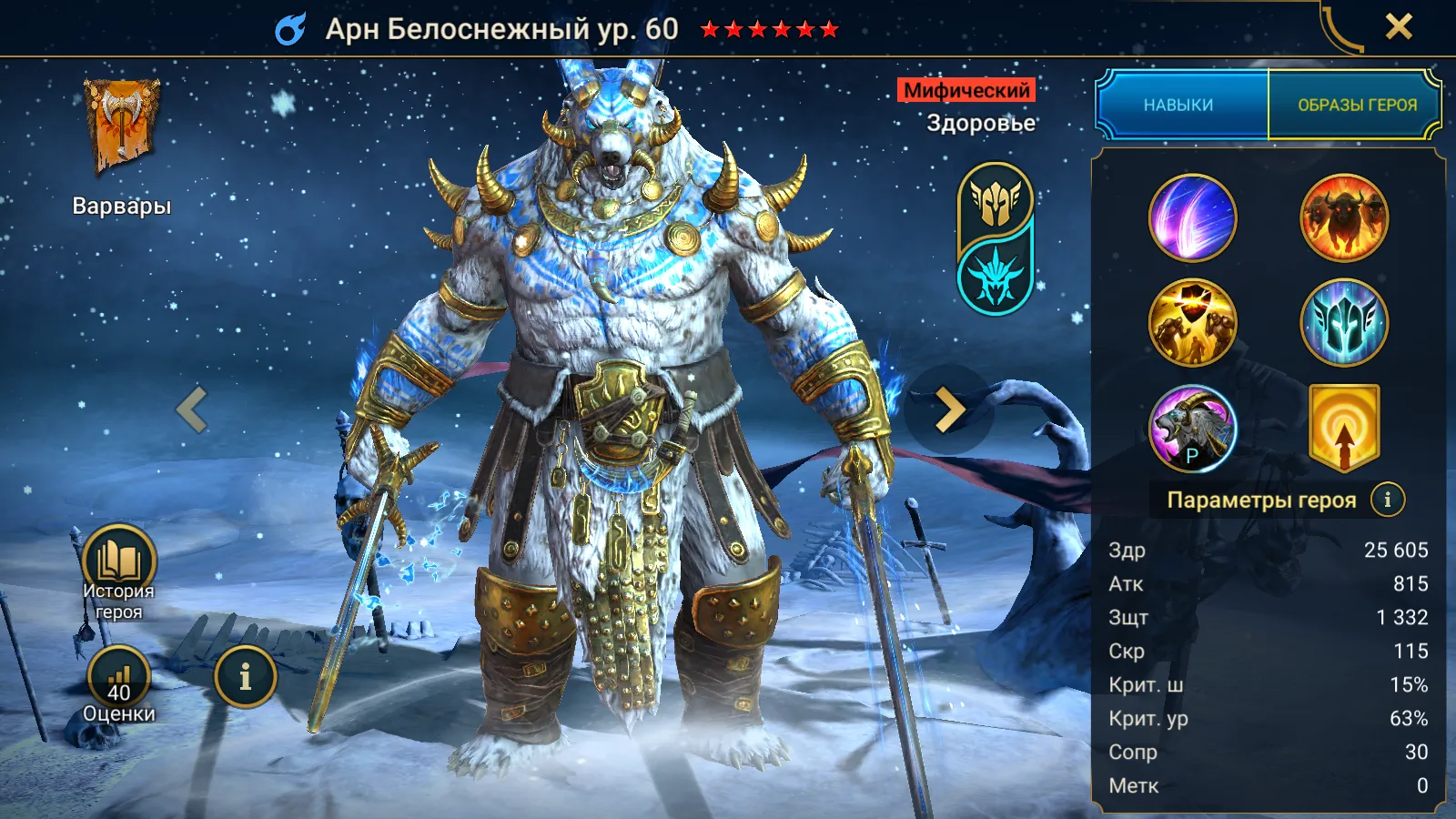Open the passive skill marked P
Viewport: 1456px width, 819px height.
point(1192,428)
